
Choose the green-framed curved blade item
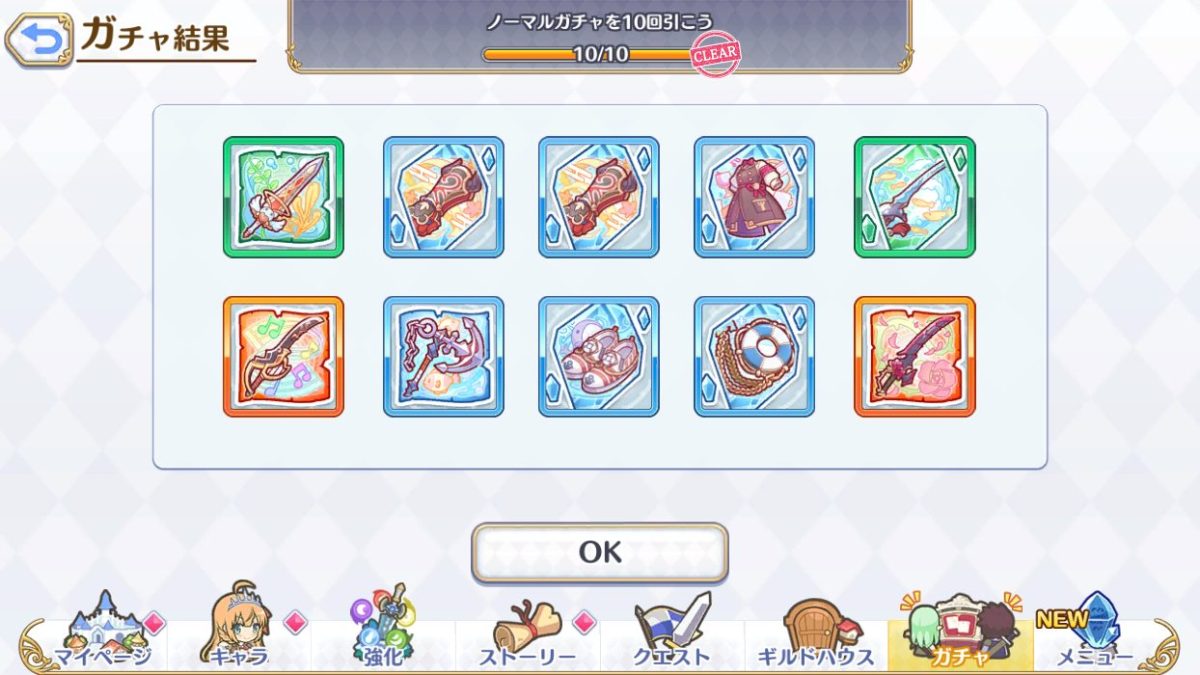pyautogui.click(x=914, y=197)
